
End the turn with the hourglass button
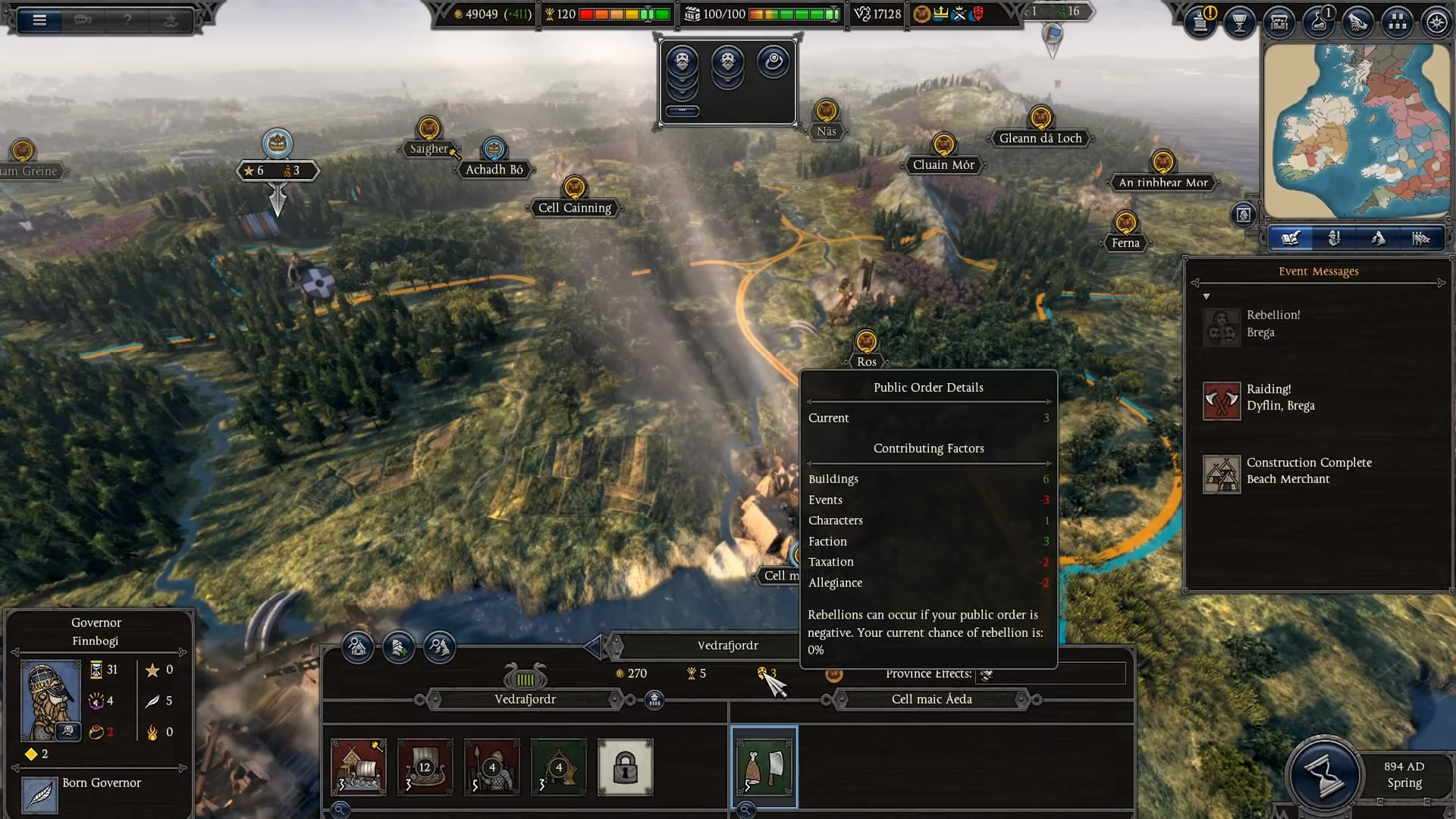point(1324,777)
